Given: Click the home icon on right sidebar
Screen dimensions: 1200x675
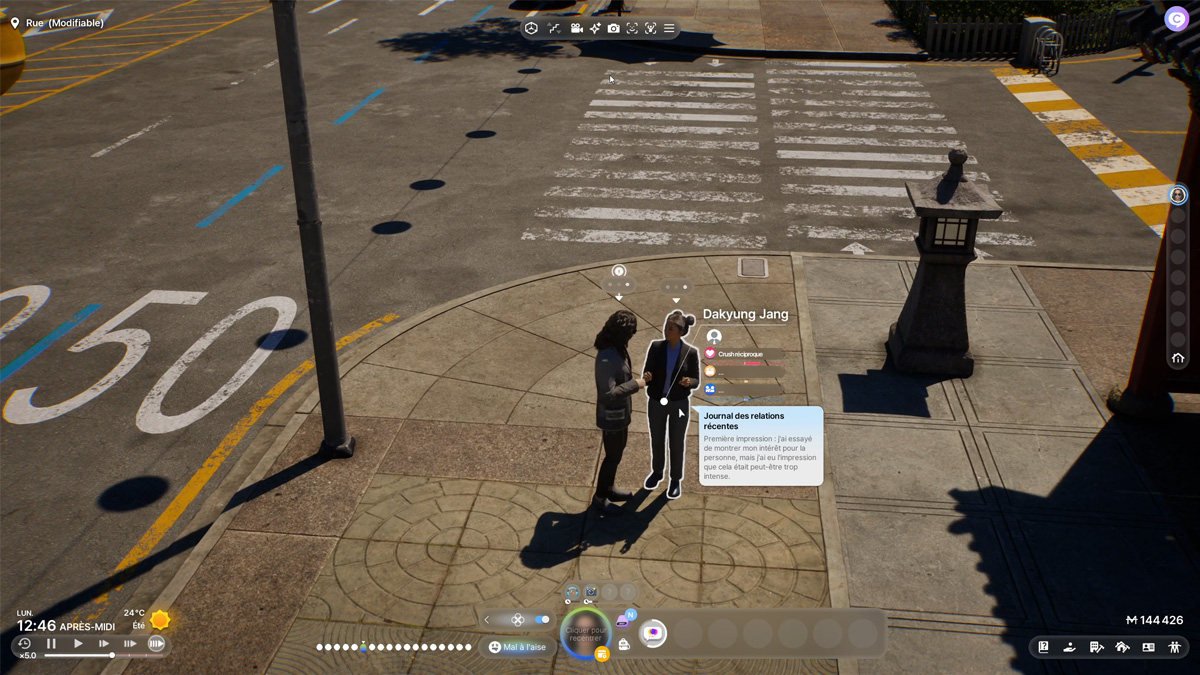Looking at the screenshot, I should pyautogui.click(x=1178, y=358).
